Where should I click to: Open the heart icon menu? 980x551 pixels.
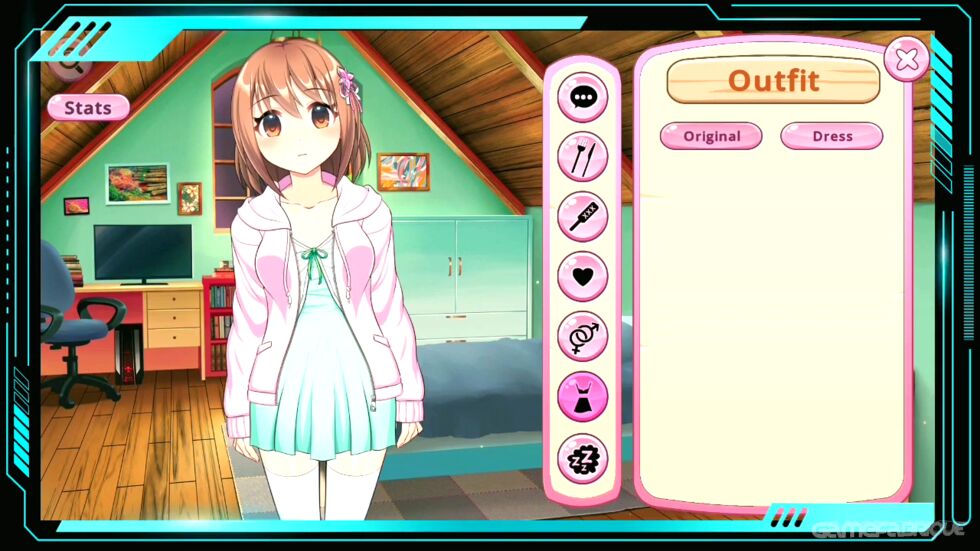(x=582, y=276)
